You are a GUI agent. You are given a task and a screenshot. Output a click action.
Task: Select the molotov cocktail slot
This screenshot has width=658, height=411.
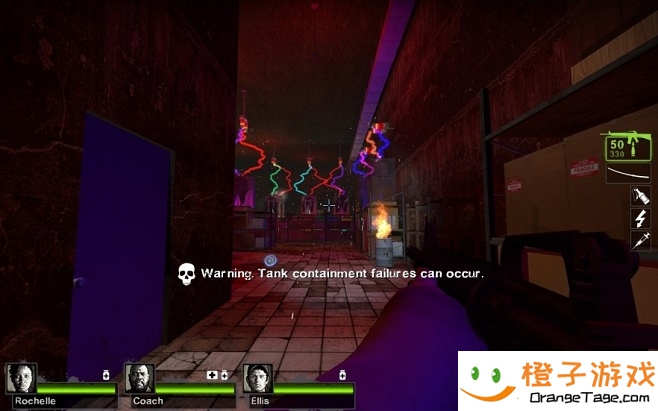pos(640,198)
